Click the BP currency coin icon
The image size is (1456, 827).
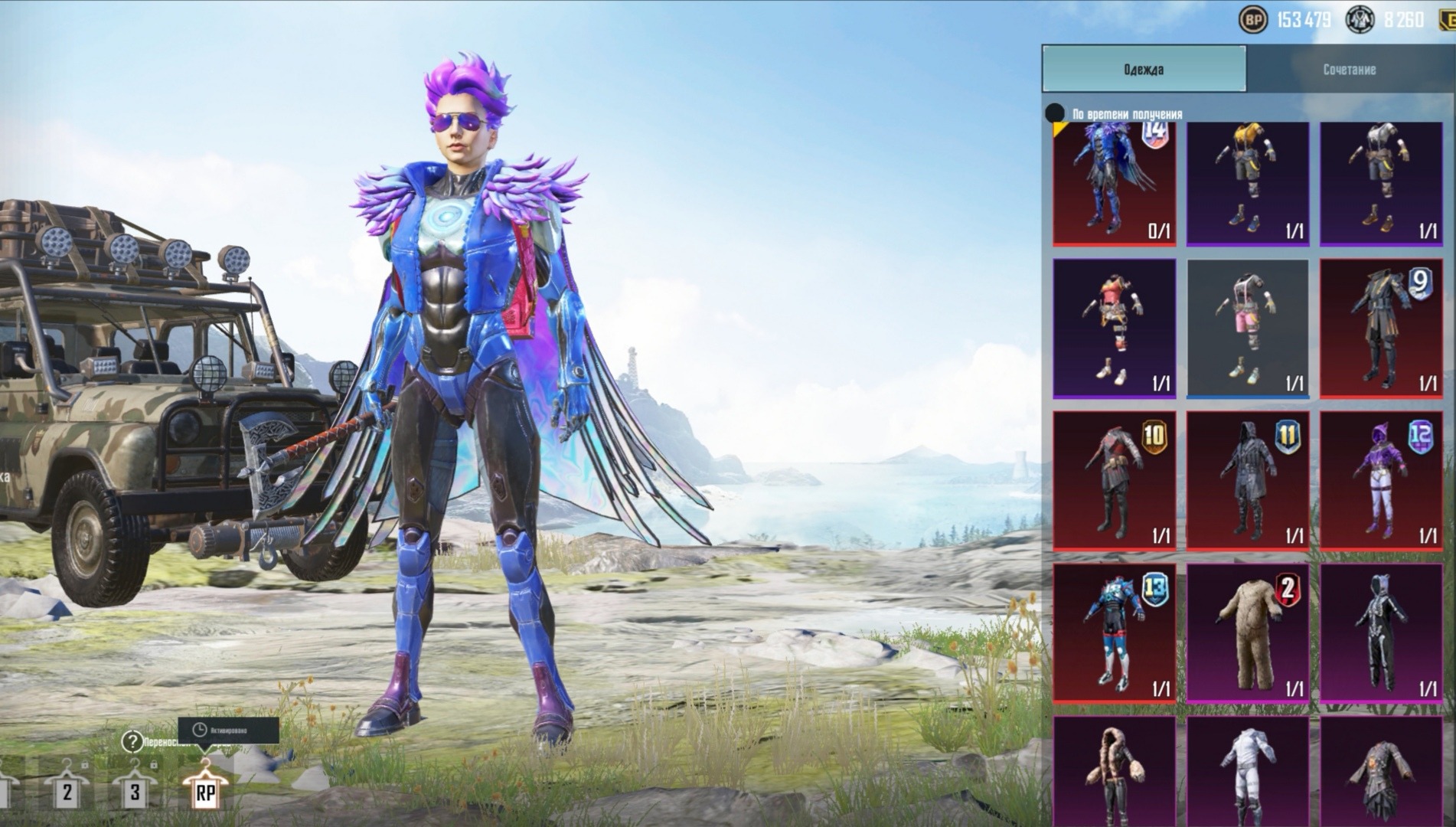pos(1252,20)
